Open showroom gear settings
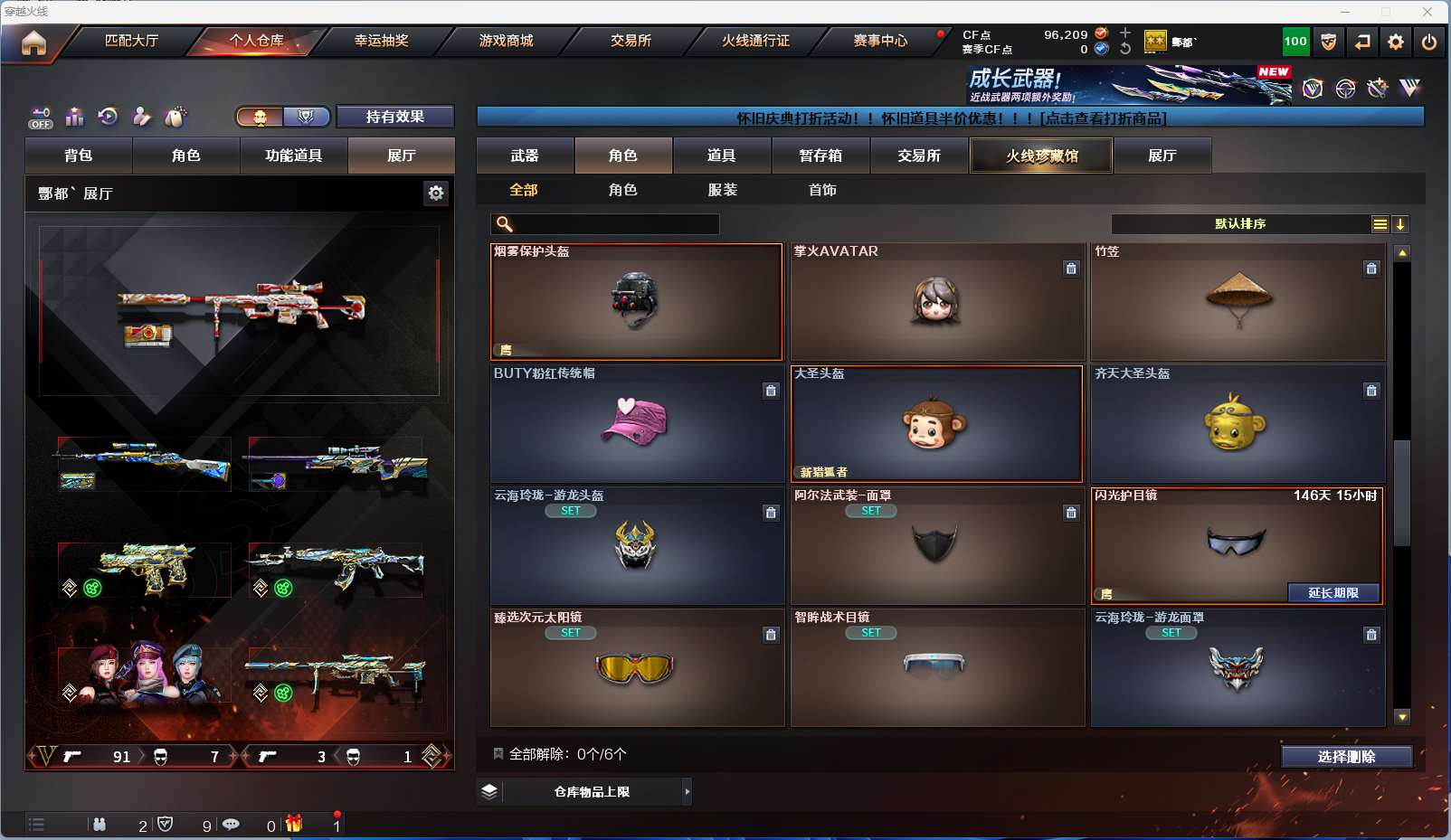This screenshot has height=840, width=1451. click(436, 193)
